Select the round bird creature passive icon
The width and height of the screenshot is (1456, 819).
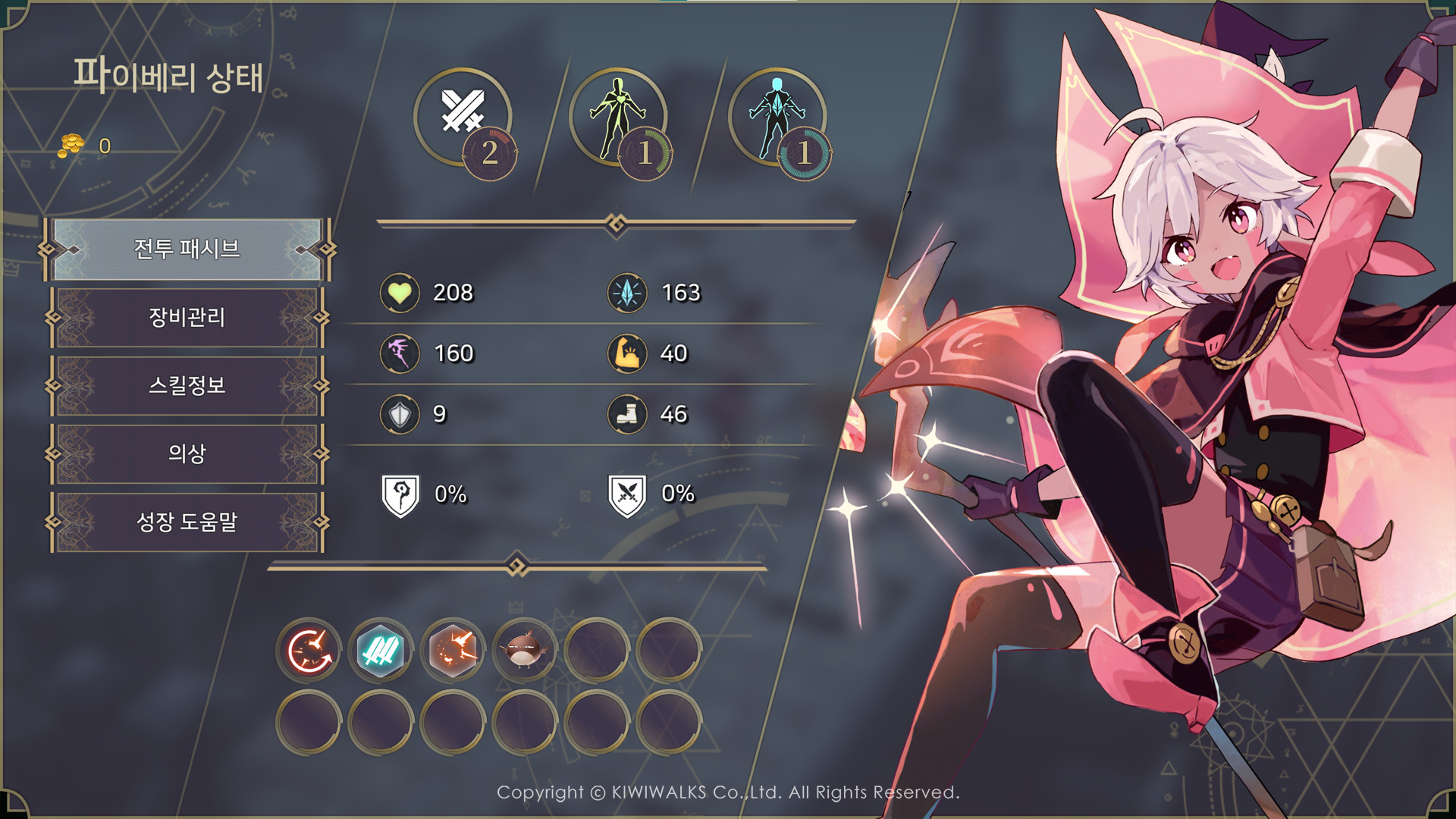524,651
